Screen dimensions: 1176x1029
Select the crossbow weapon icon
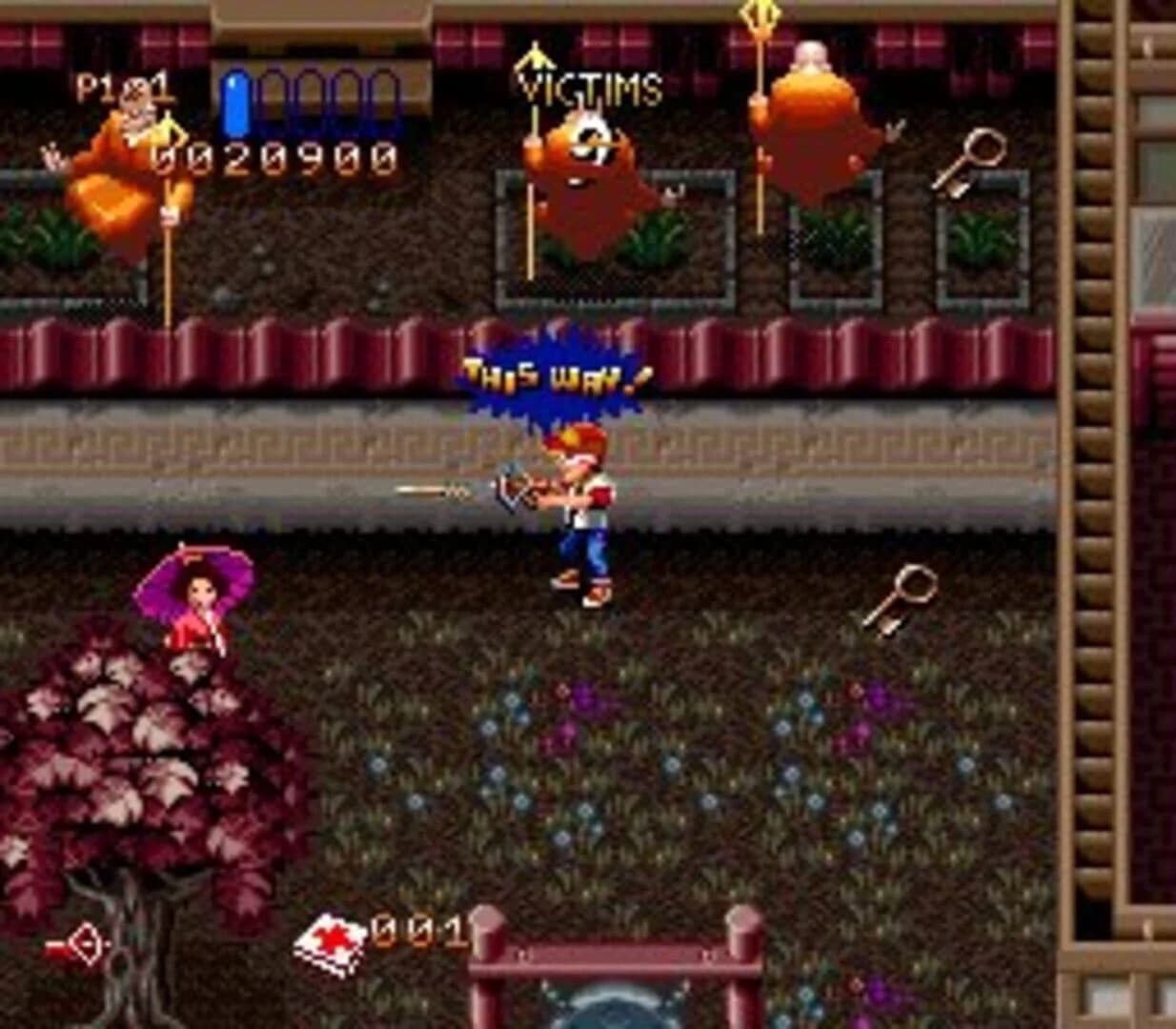point(78,946)
